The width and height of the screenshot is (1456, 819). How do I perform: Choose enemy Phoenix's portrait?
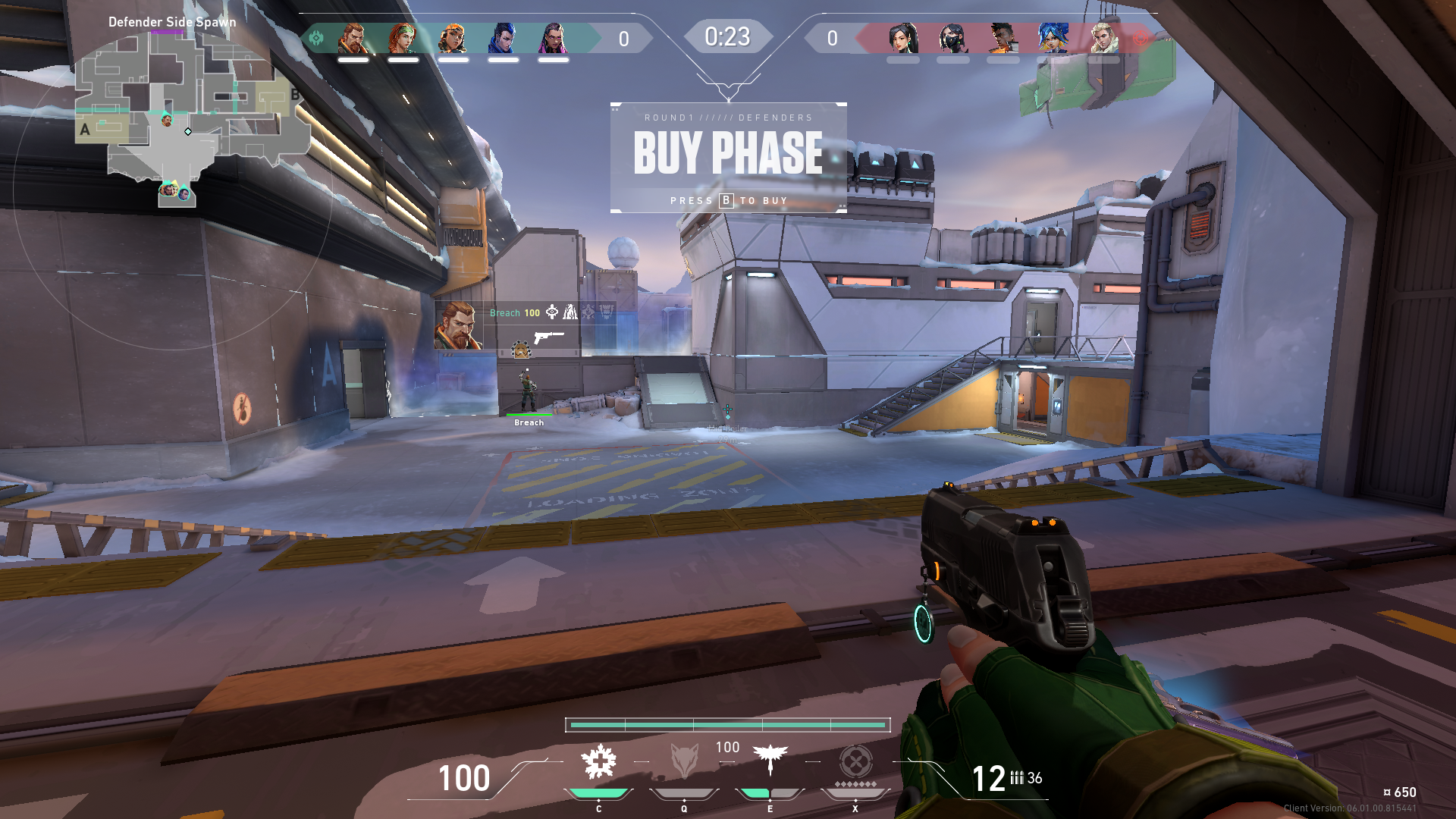pyautogui.click(x=1003, y=38)
